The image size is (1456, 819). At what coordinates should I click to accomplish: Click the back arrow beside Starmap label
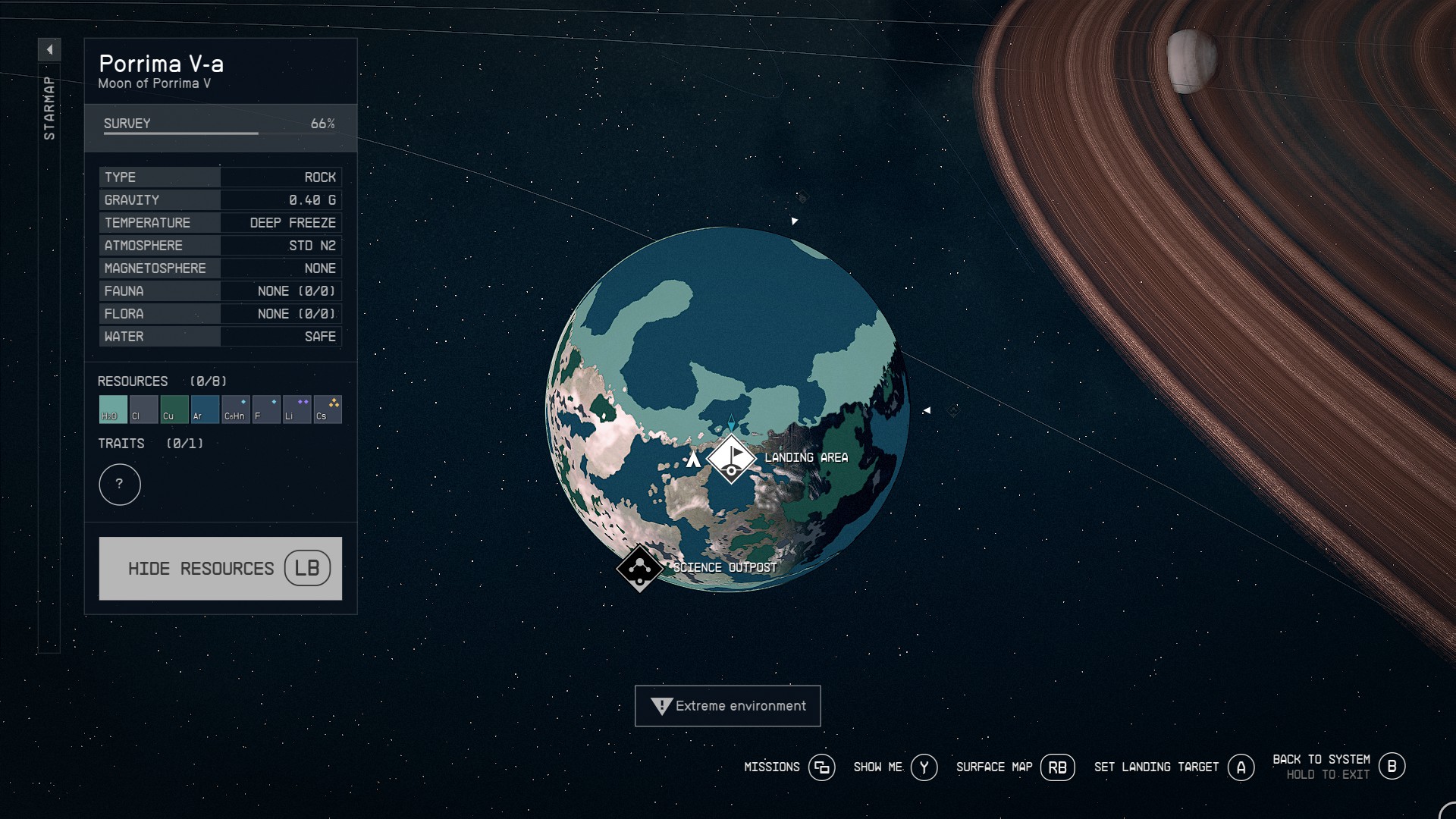pyautogui.click(x=49, y=49)
